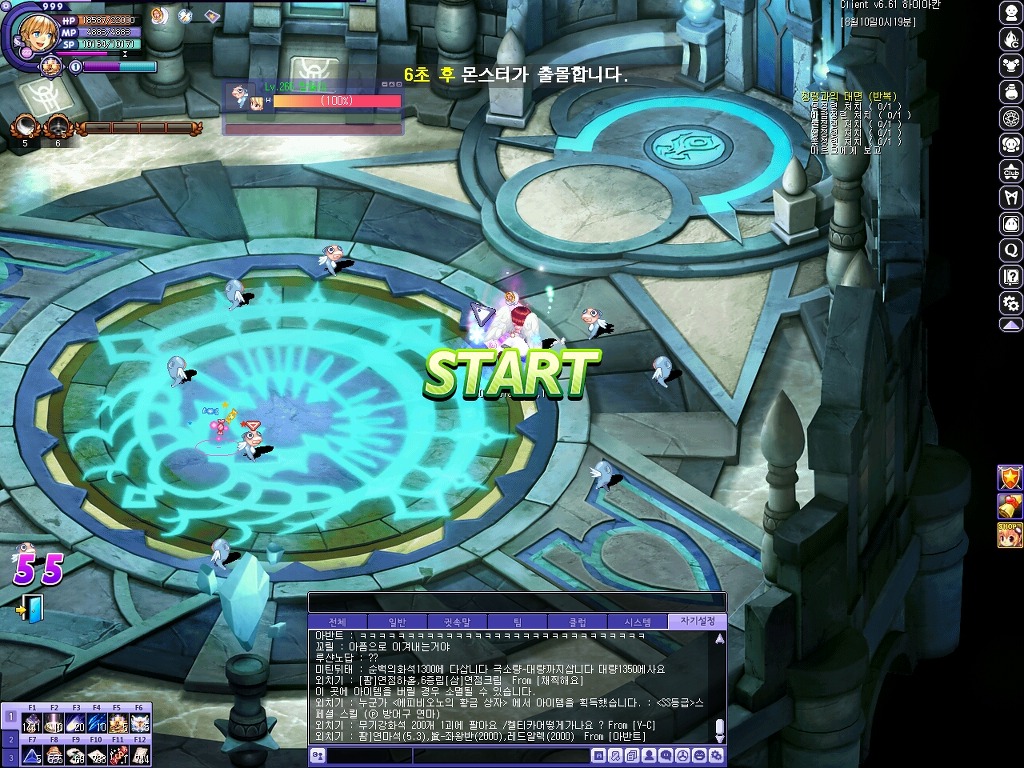This screenshot has height=768, width=1024.
Task: Open the 시스템 system chat tab
Action: (637, 622)
